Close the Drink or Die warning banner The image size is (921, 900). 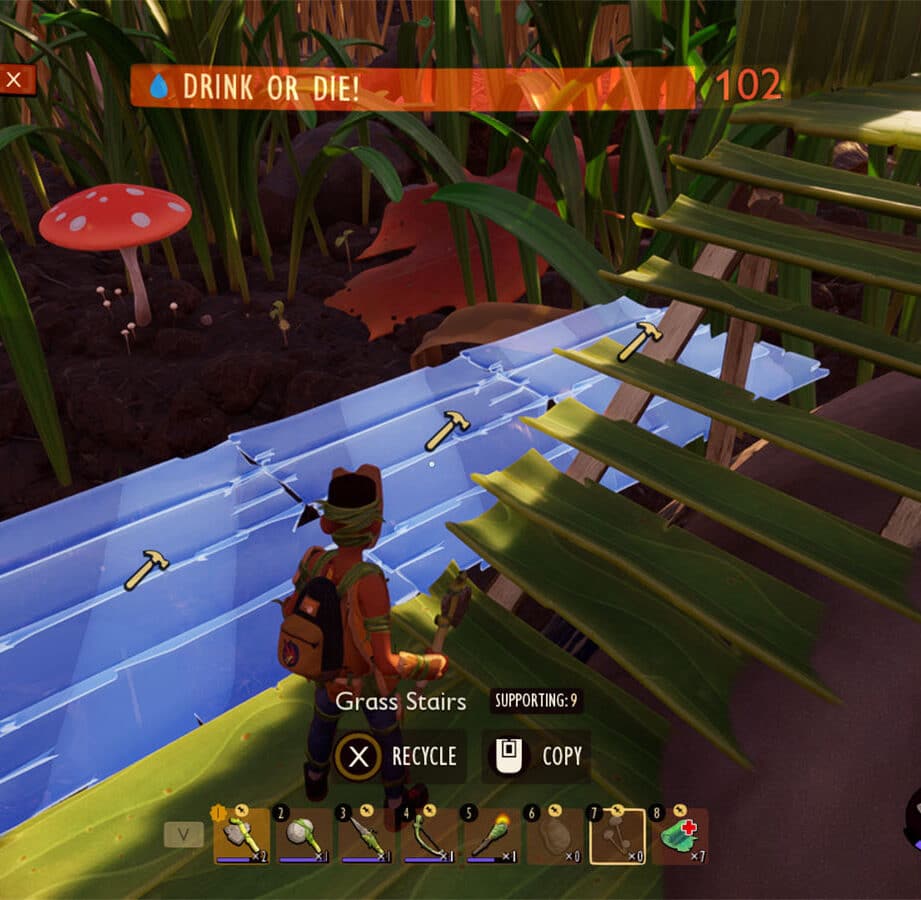tap(16, 80)
